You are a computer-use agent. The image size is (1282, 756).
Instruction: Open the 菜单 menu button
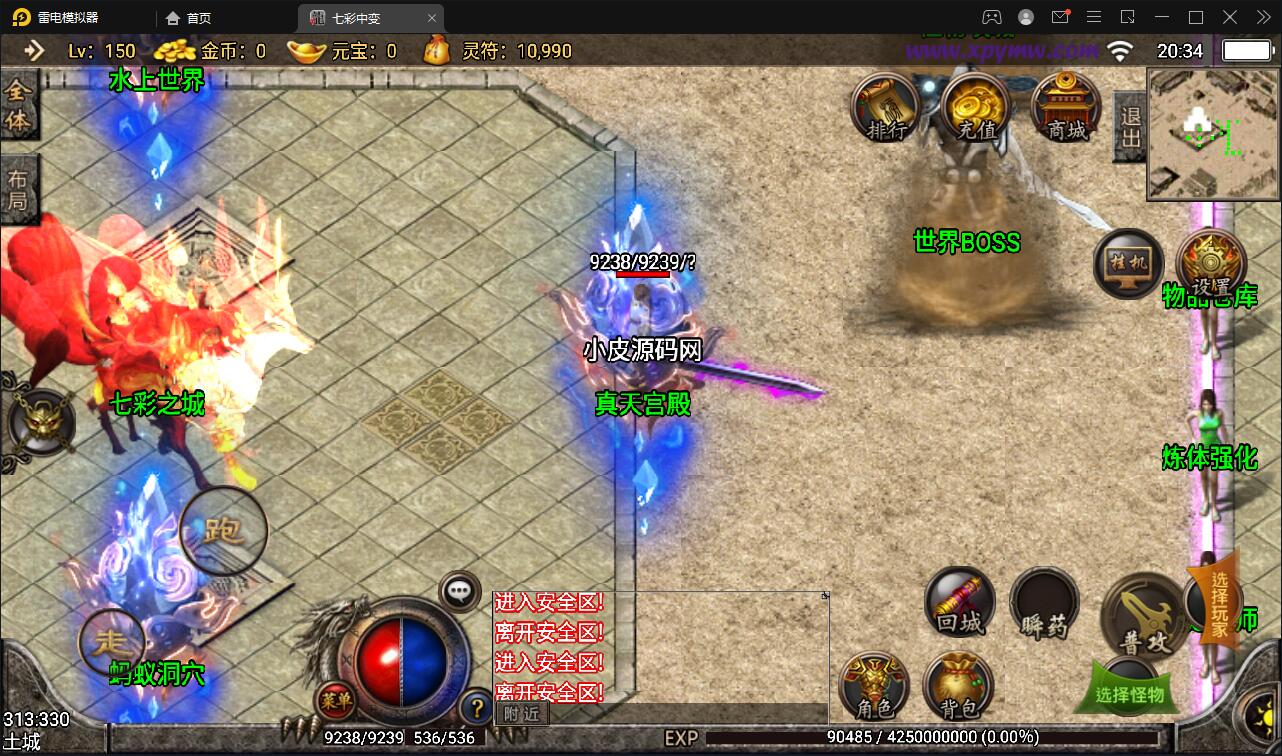point(335,700)
